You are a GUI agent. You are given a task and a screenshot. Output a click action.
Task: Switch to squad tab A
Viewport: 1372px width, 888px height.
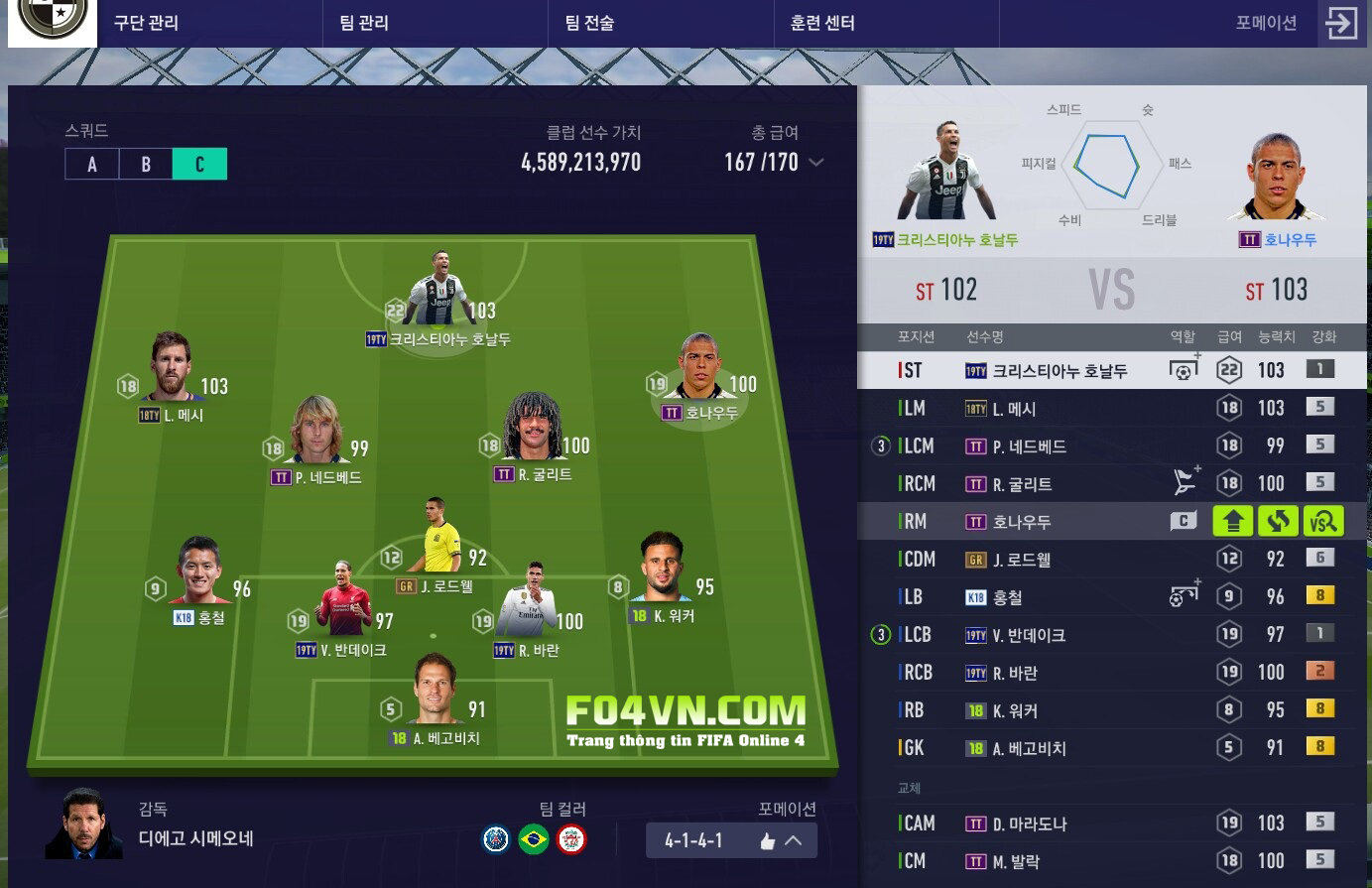coord(92,164)
